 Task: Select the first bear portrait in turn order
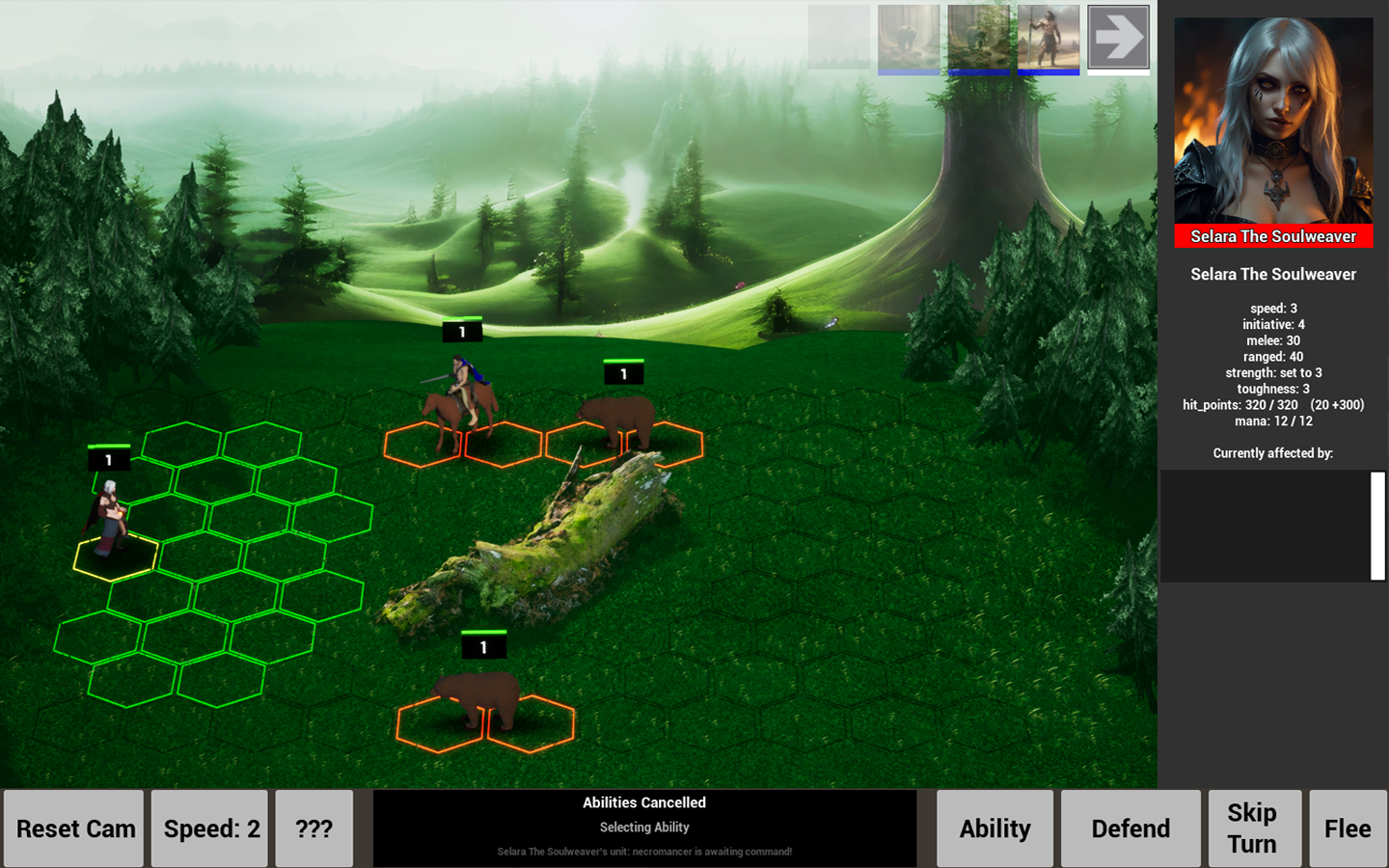[908, 39]
